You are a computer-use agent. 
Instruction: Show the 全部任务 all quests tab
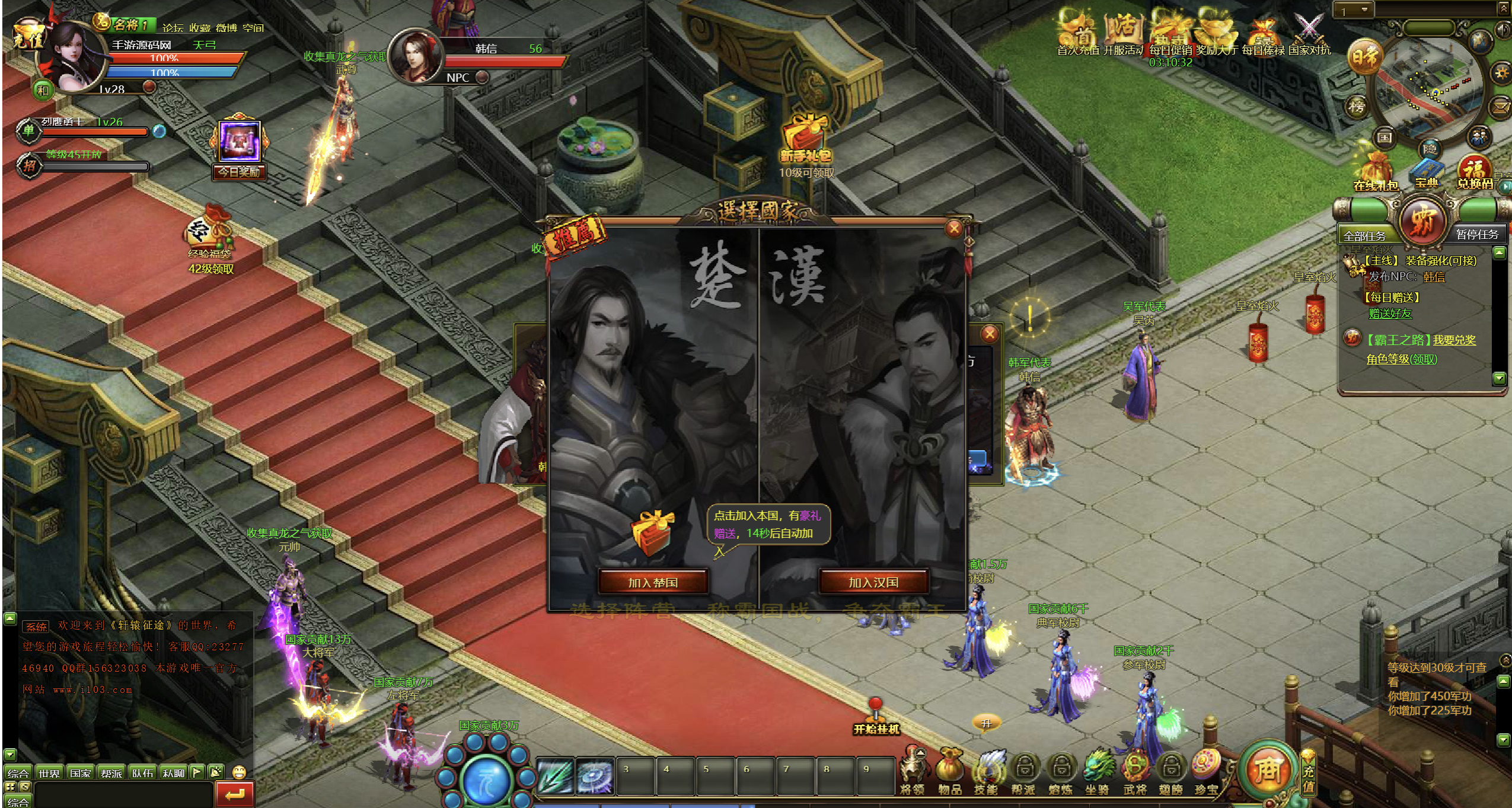pyautogui.click(x=1364, y=235)
